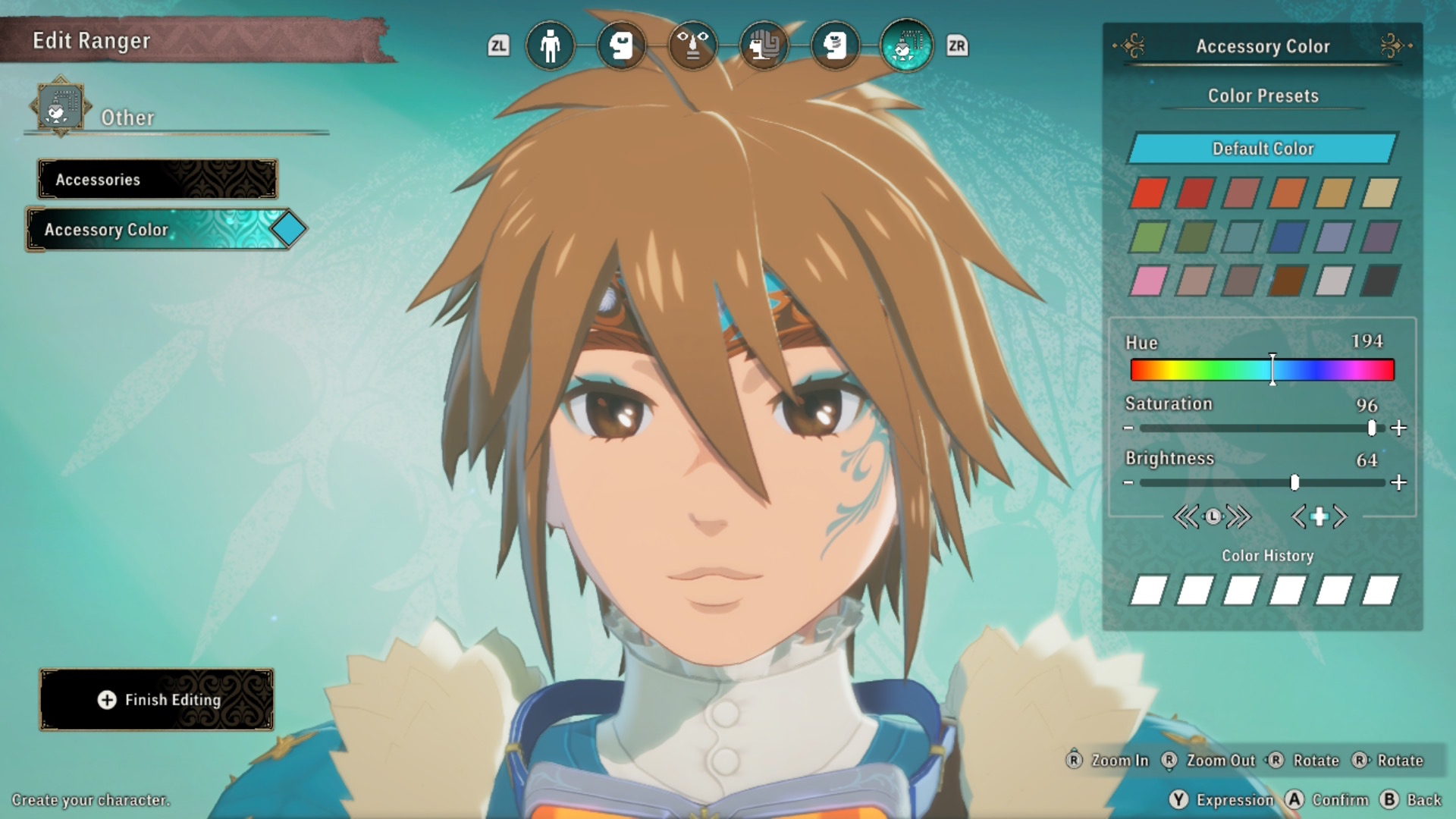The image size is (1456, 819).
Task: Pick the pink color preset
Action: click(x=1149, y=281)
